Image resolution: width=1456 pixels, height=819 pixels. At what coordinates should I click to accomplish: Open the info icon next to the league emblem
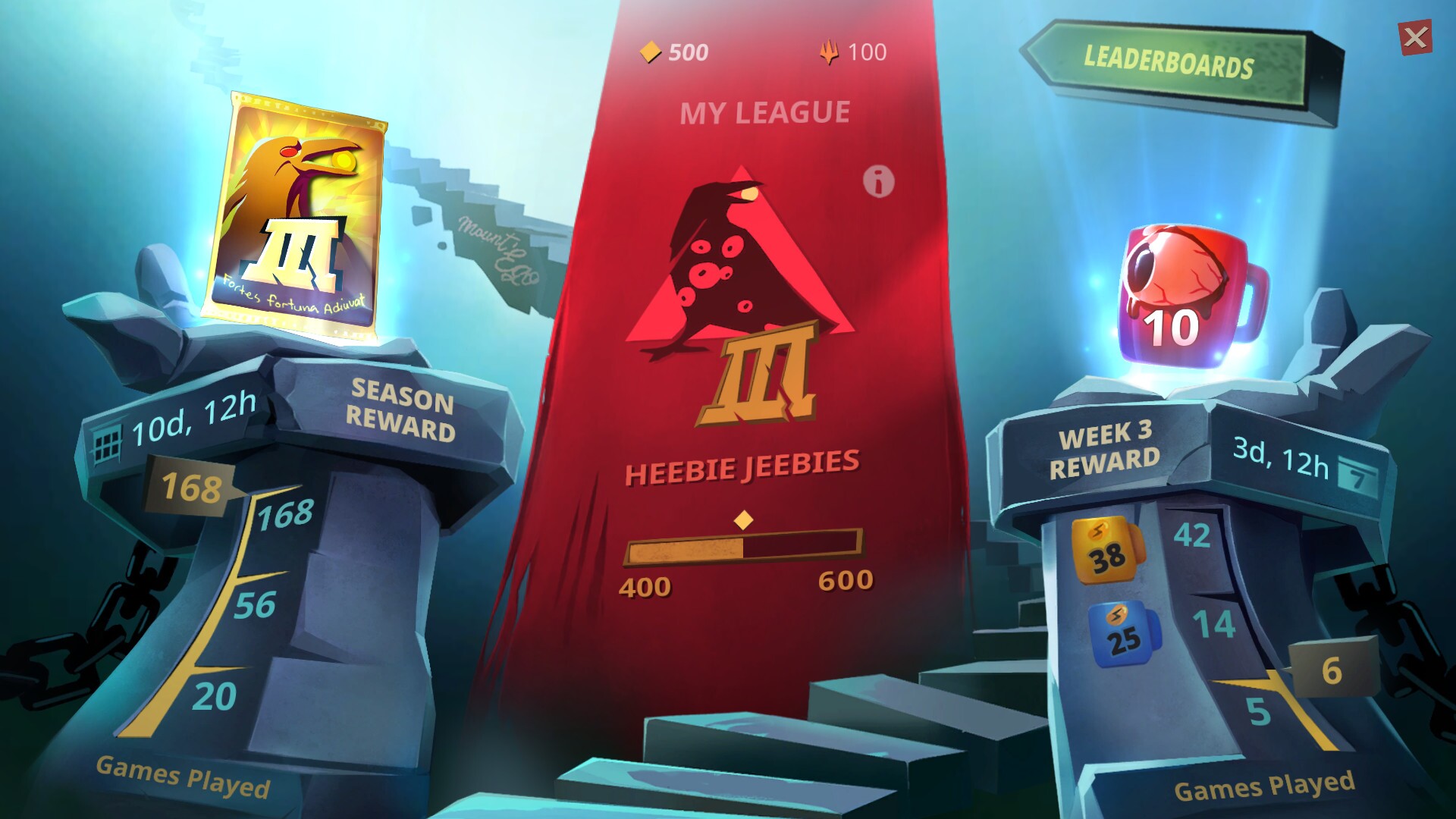(x=878, y=182)
